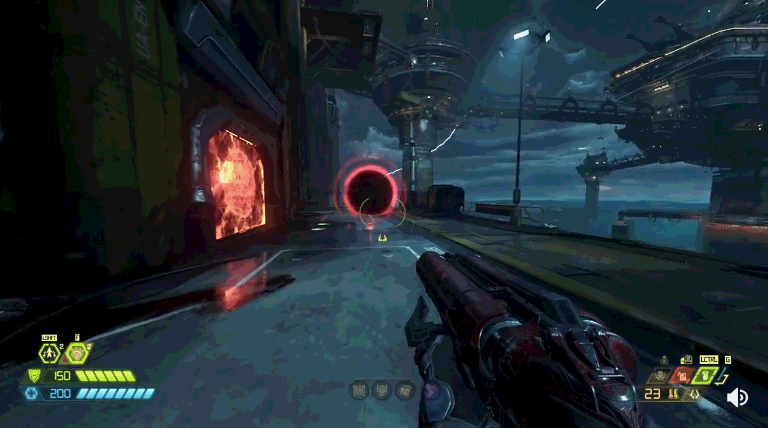Activate the orange hexagon ability icon
768x428 pixels.
[76, 353]
